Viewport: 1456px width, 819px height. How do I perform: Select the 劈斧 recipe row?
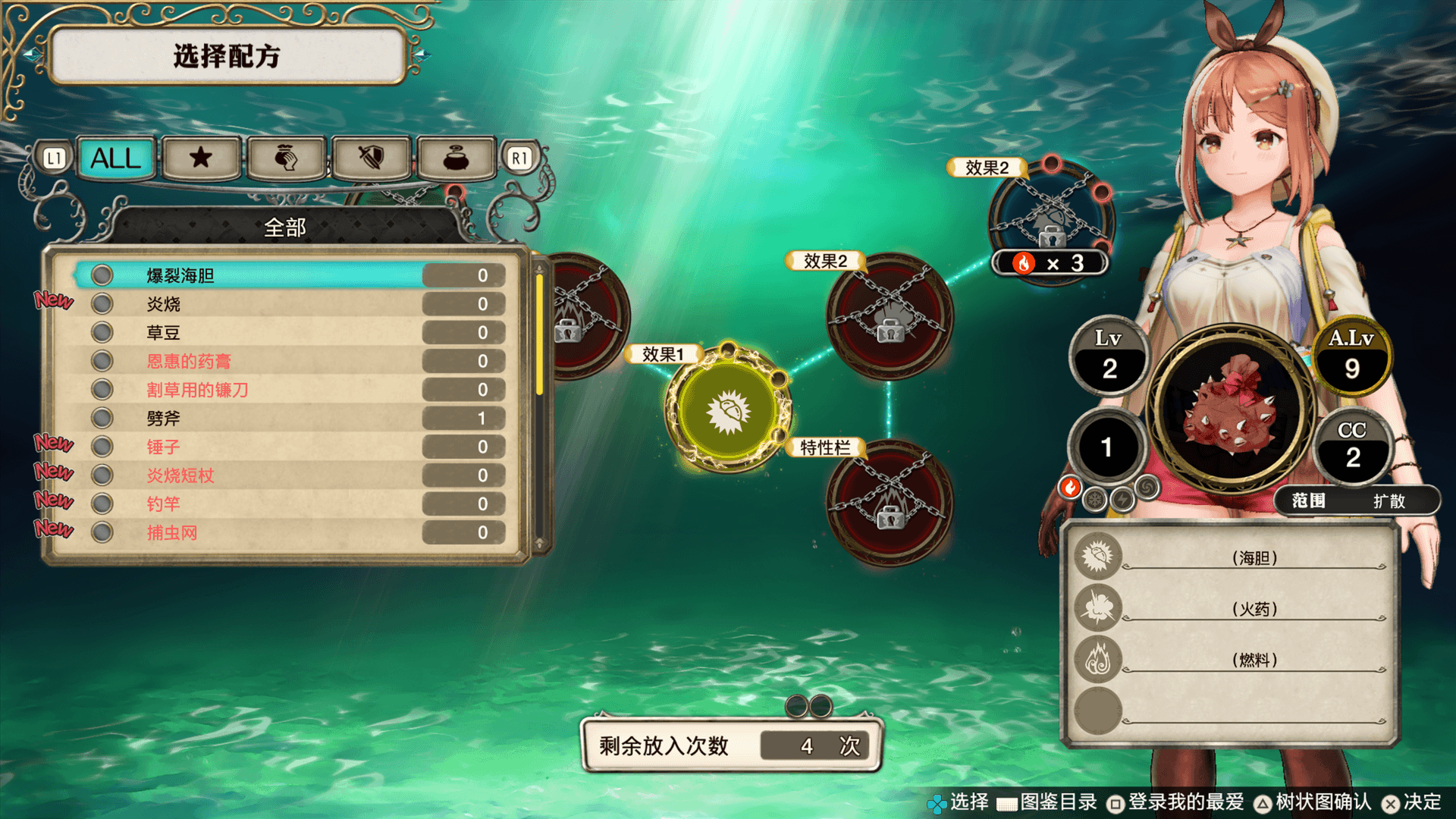[288, 418]
